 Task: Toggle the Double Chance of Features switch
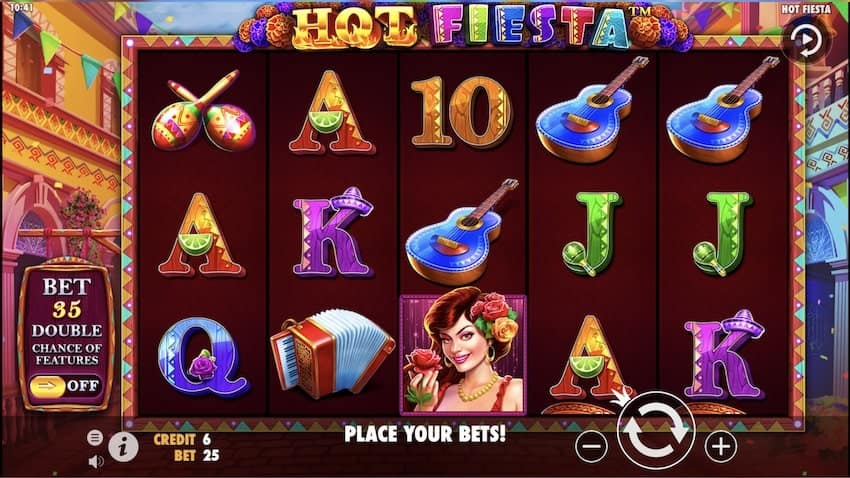coord(67,384)
